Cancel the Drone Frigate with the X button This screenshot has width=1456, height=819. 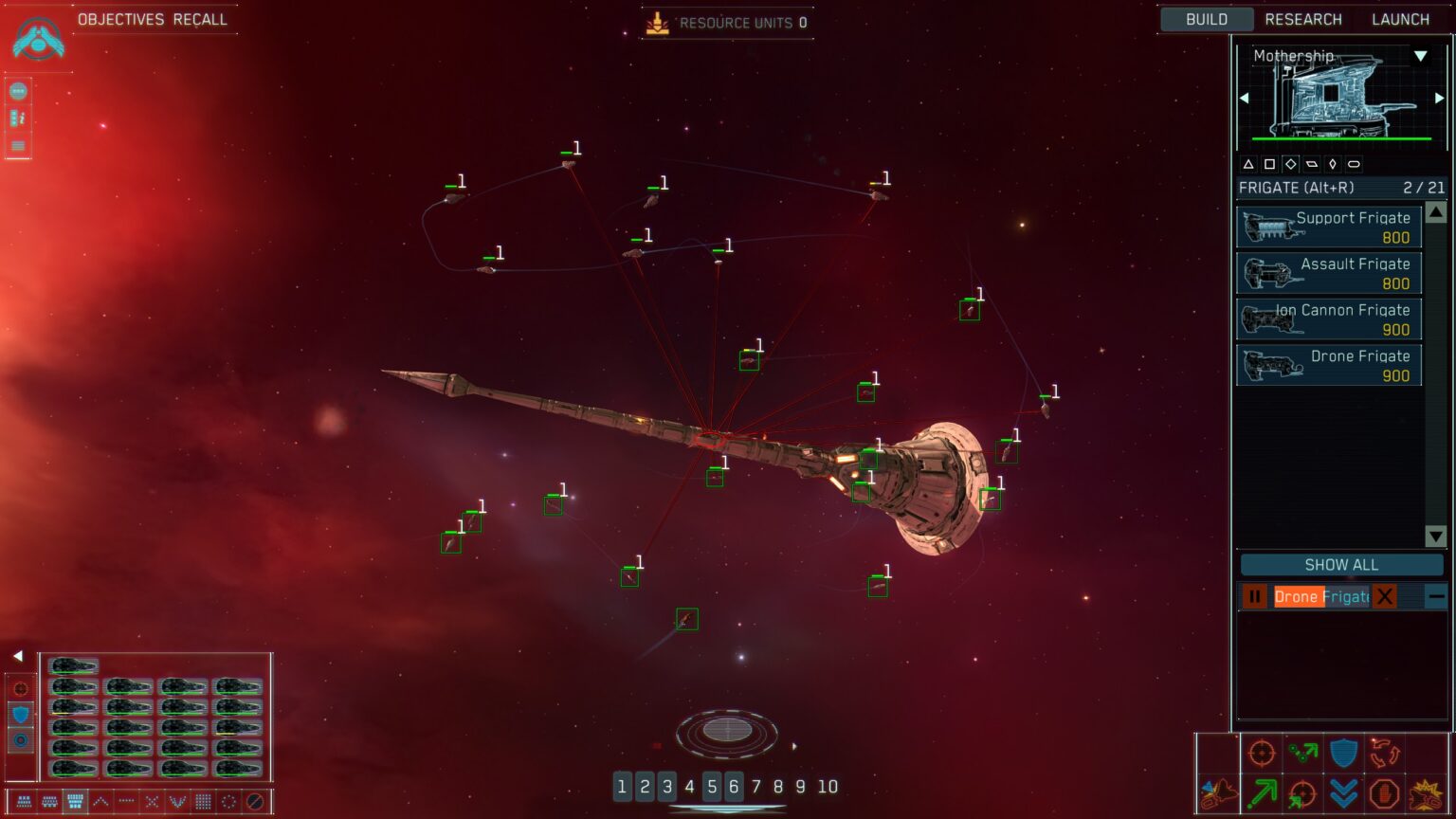click(1385, 596)
